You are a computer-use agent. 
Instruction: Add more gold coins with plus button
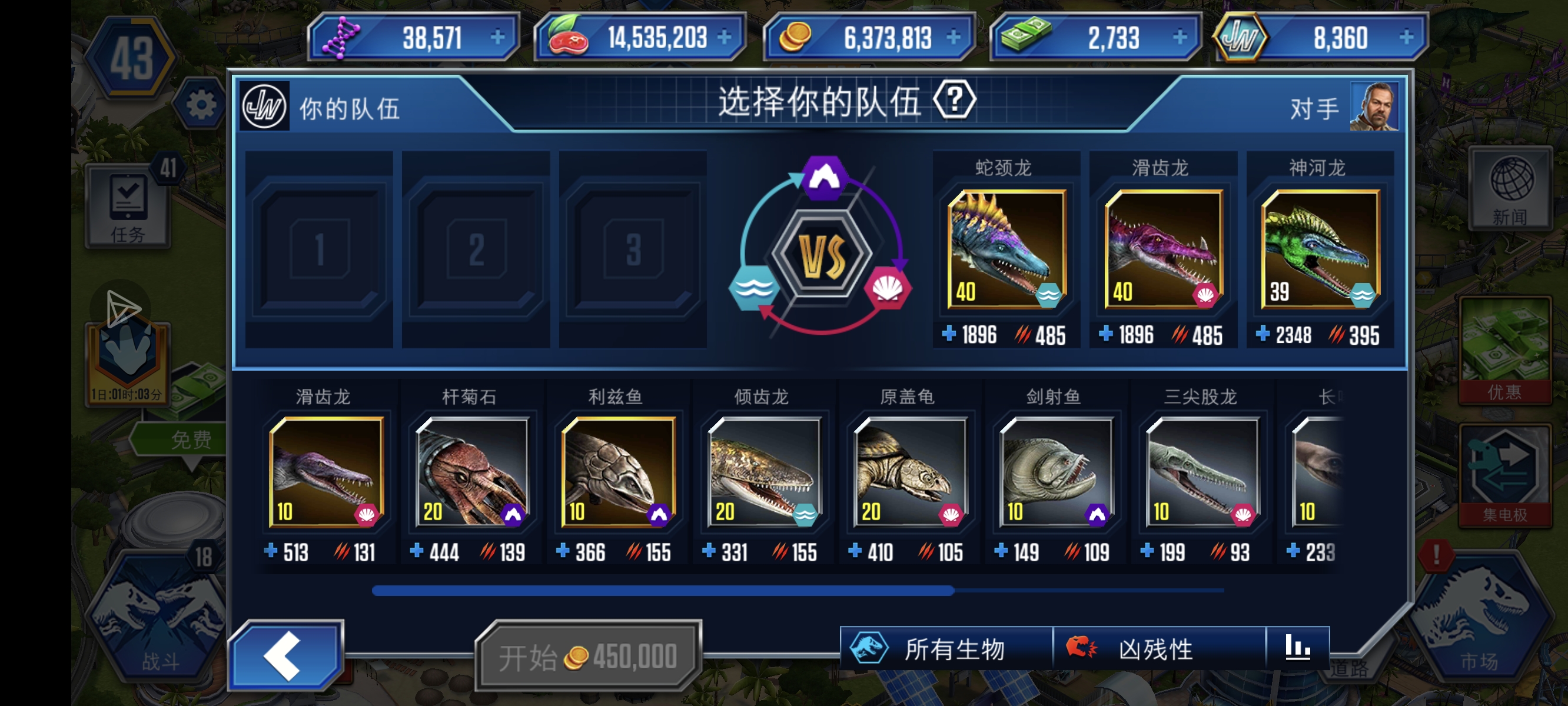[x=953, y=38]
